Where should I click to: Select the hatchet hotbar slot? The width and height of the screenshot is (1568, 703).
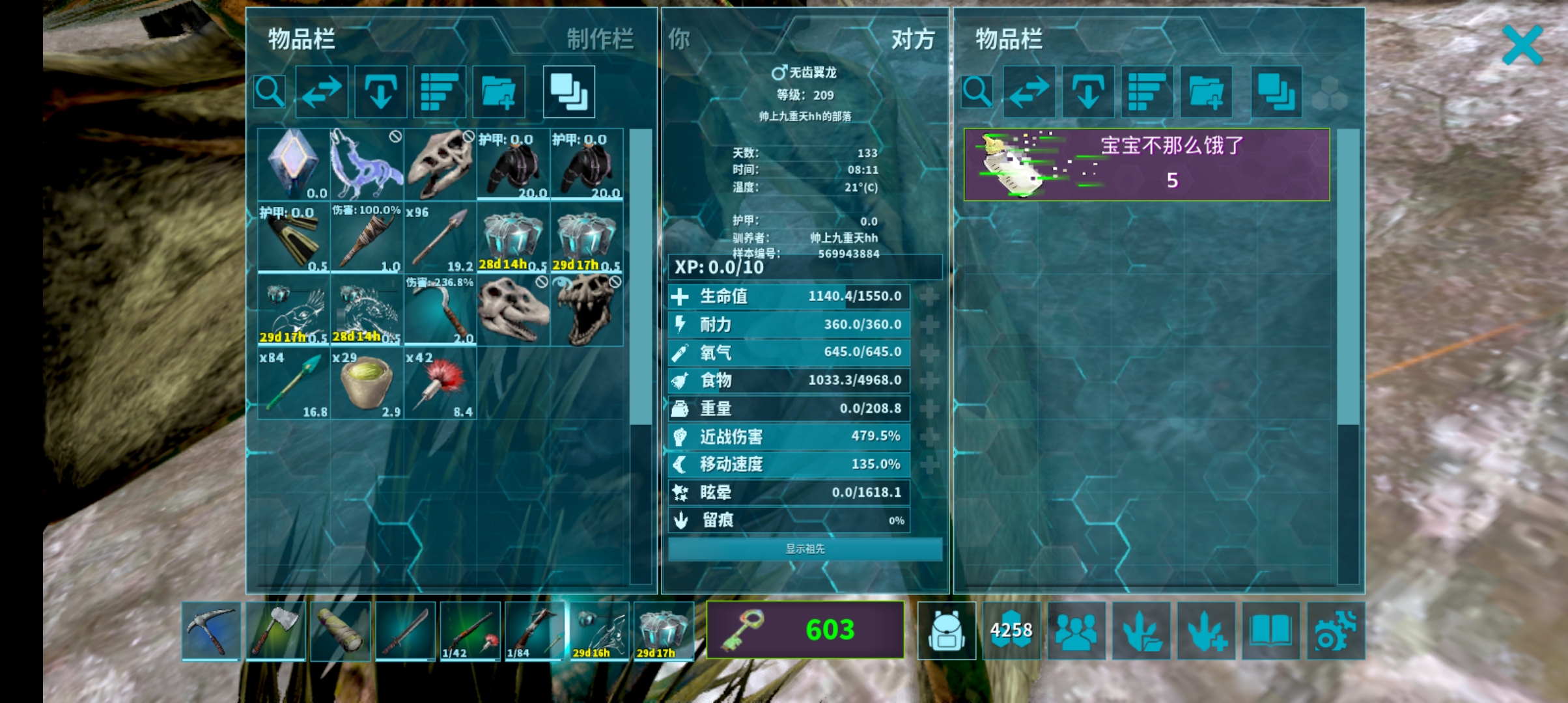(275, 630)
